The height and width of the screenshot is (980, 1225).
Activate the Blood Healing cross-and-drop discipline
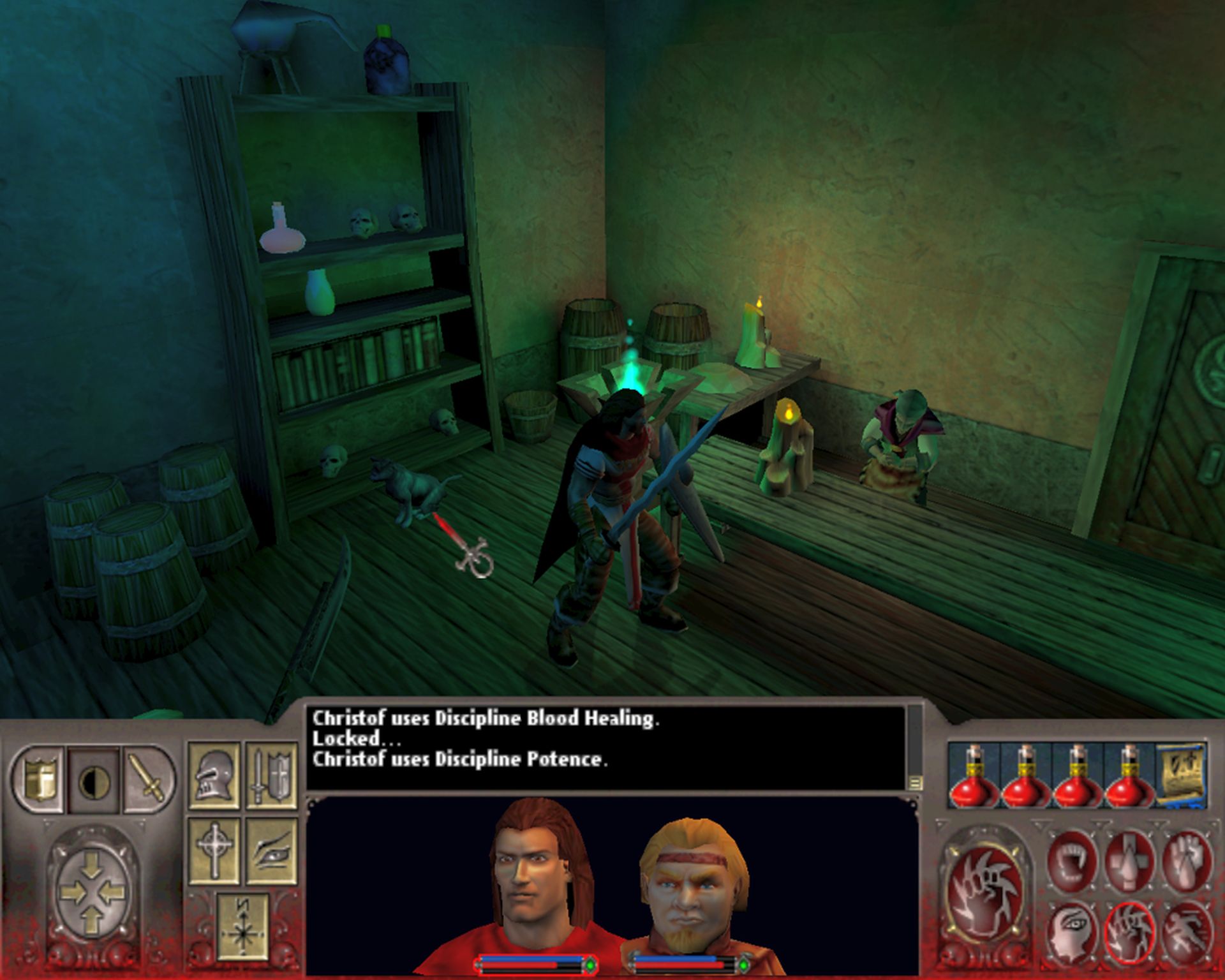(1130, 858)
